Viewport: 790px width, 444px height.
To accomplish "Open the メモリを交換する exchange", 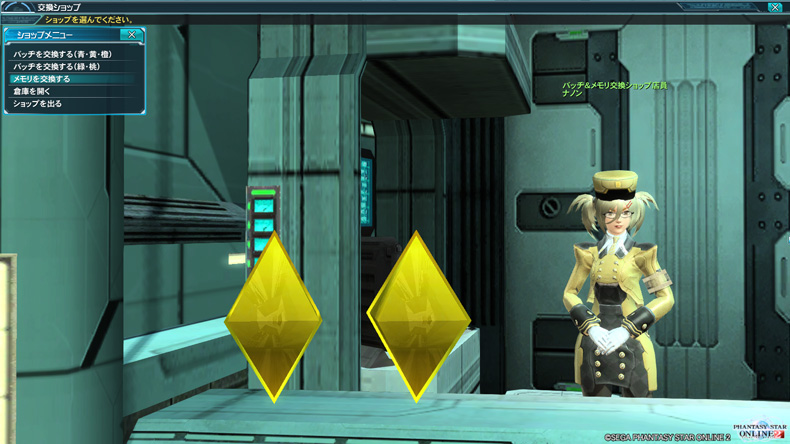I will point(42,78).
